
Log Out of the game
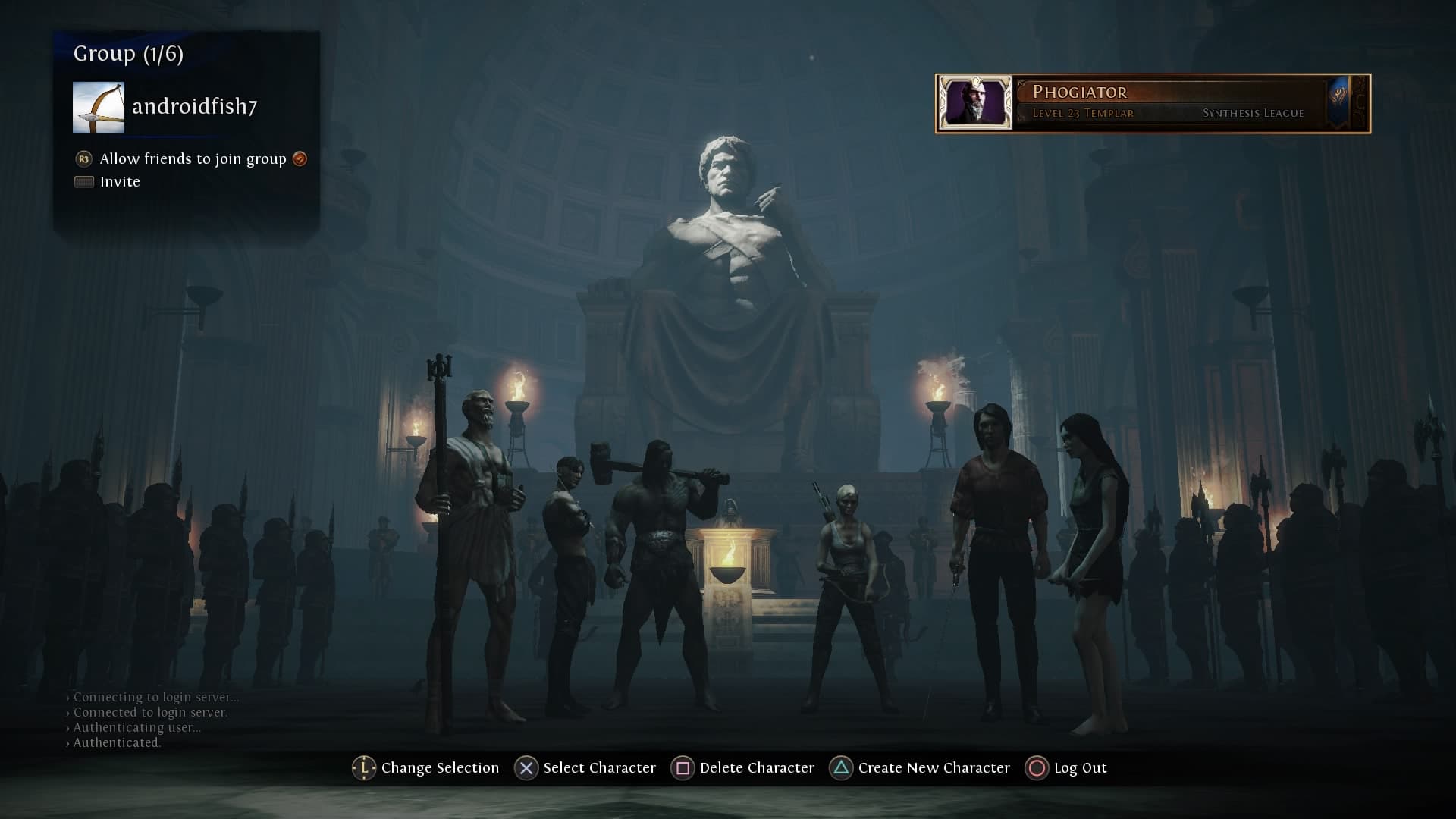pyautogui.click(x=1066, y=768)
